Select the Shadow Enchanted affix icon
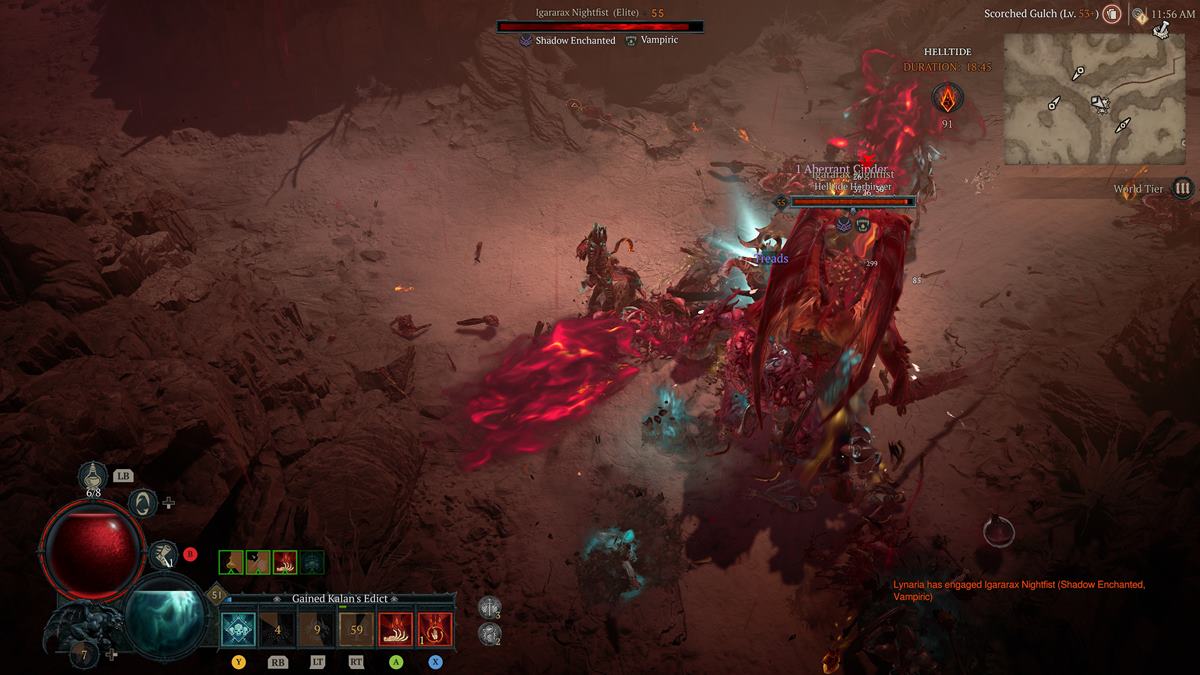The width and height of the screenshot is (1200, 675). (526, 41)
